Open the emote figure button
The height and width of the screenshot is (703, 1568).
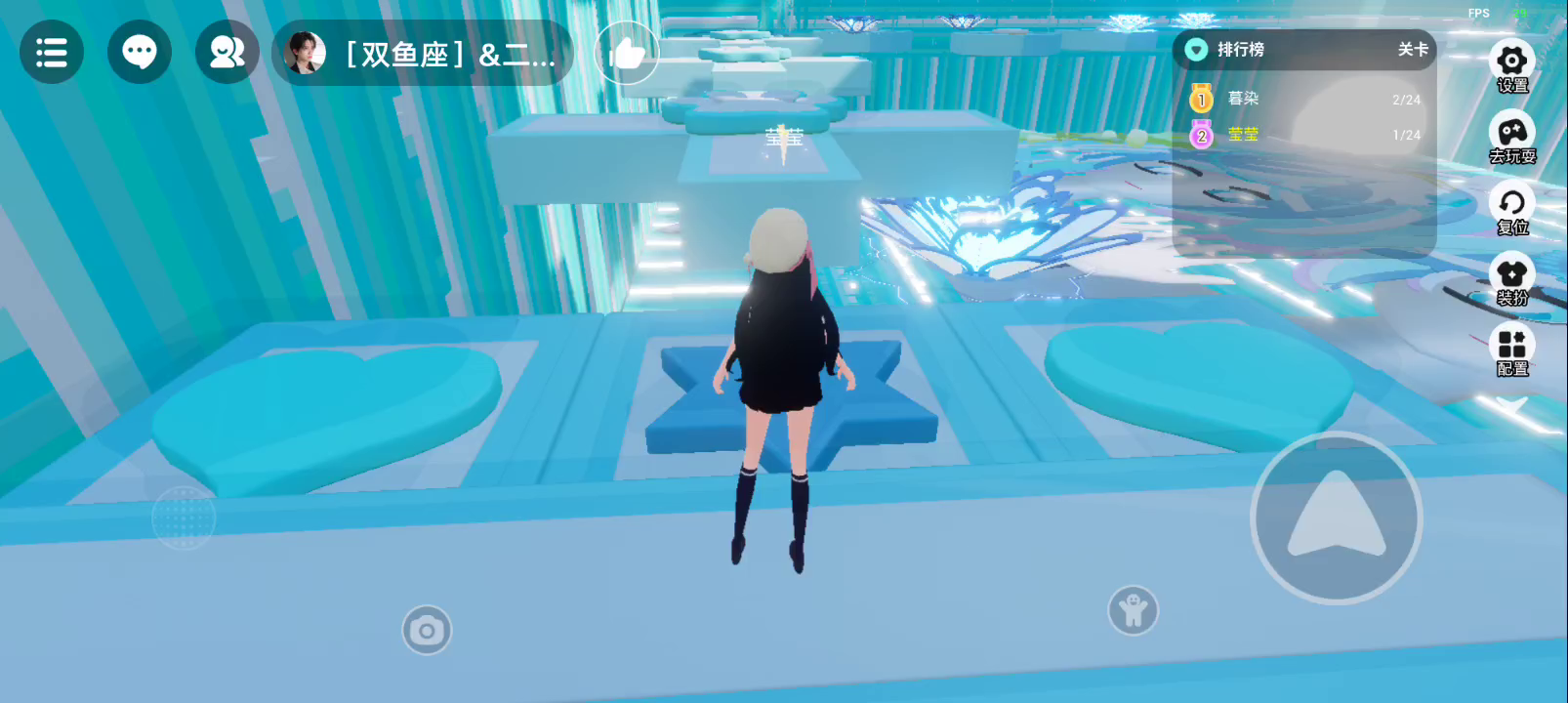(x=1133, y=611)
